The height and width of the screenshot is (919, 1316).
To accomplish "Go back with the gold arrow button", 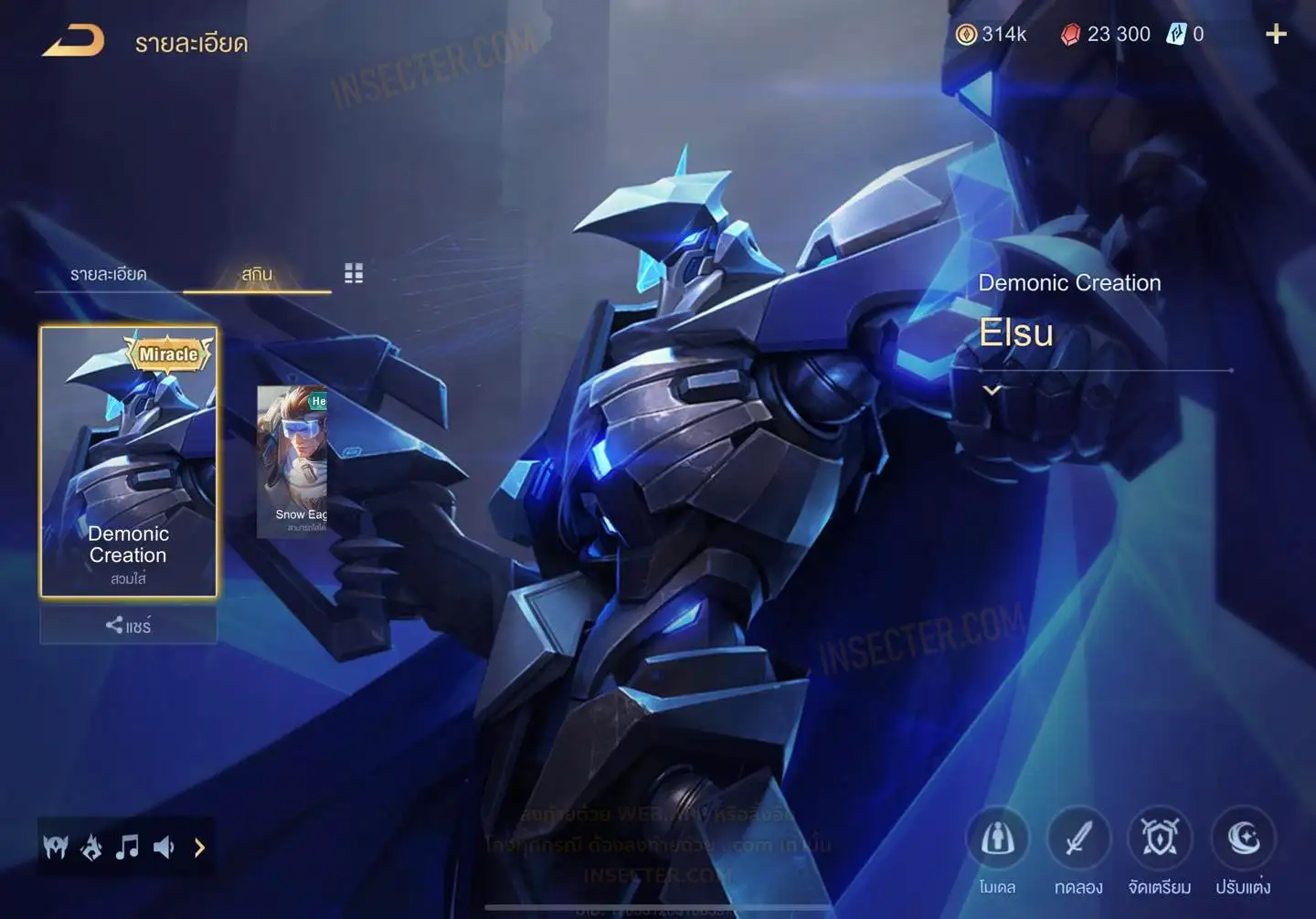I will tap(73, 41).
